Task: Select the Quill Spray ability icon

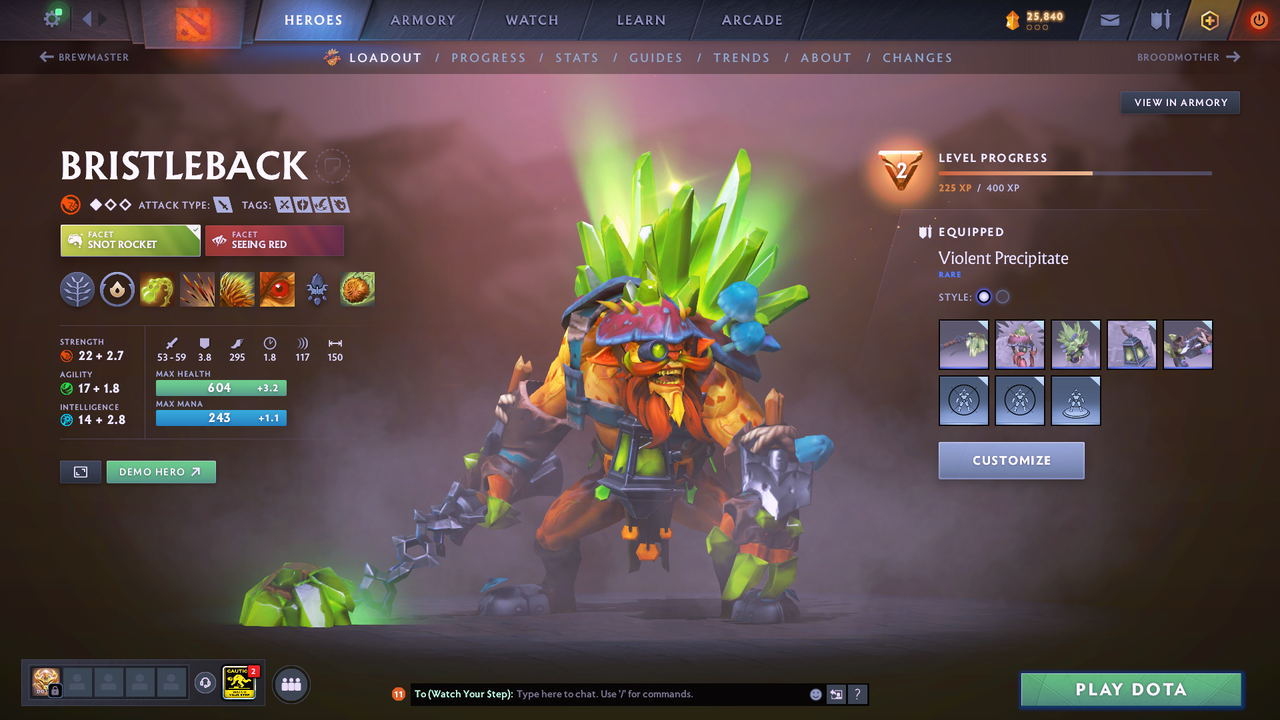Action: pyautogui.click(x=197, y=289)
